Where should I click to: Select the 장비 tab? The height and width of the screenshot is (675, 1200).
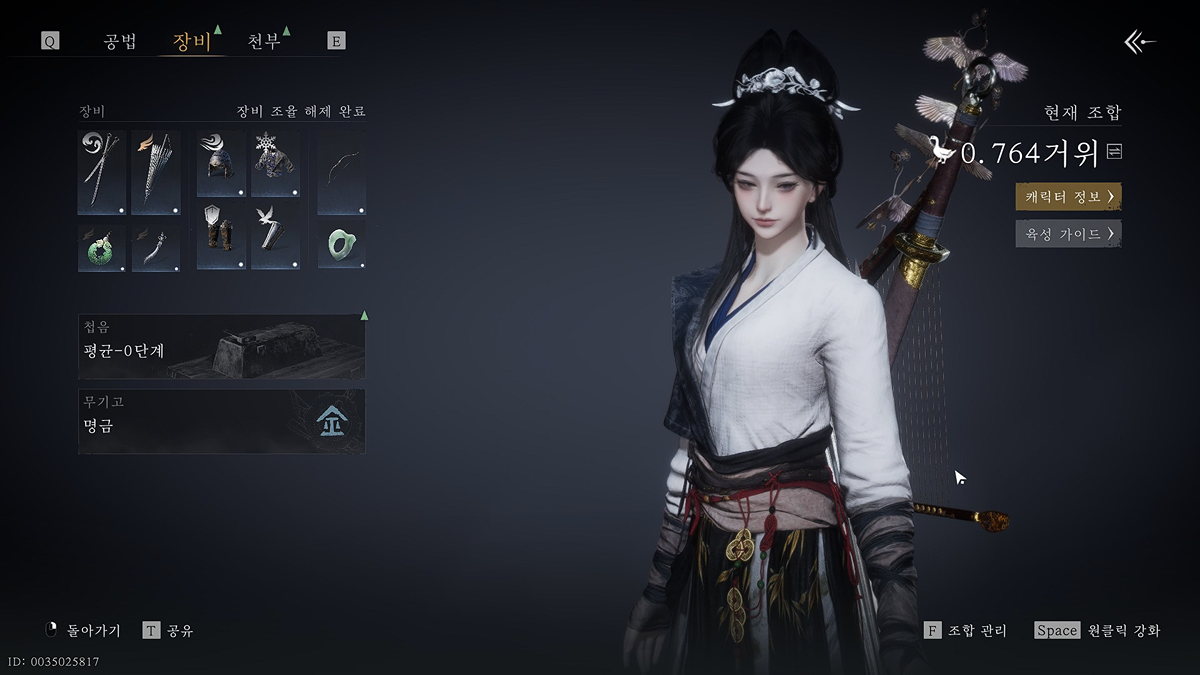[x=192, y=42]
